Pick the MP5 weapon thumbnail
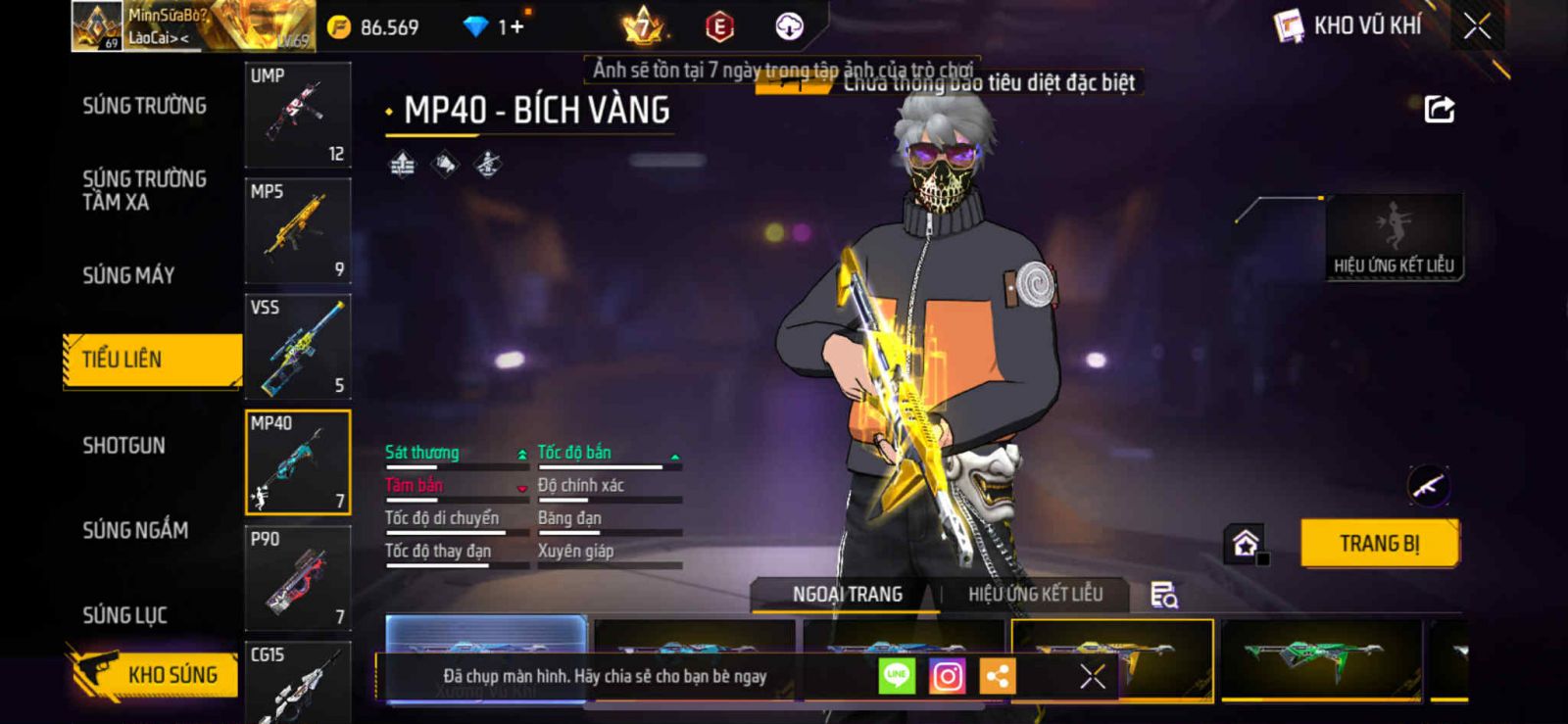This screenshot has width=1568, height=724. pyautogui.click(x=298, y=231)
